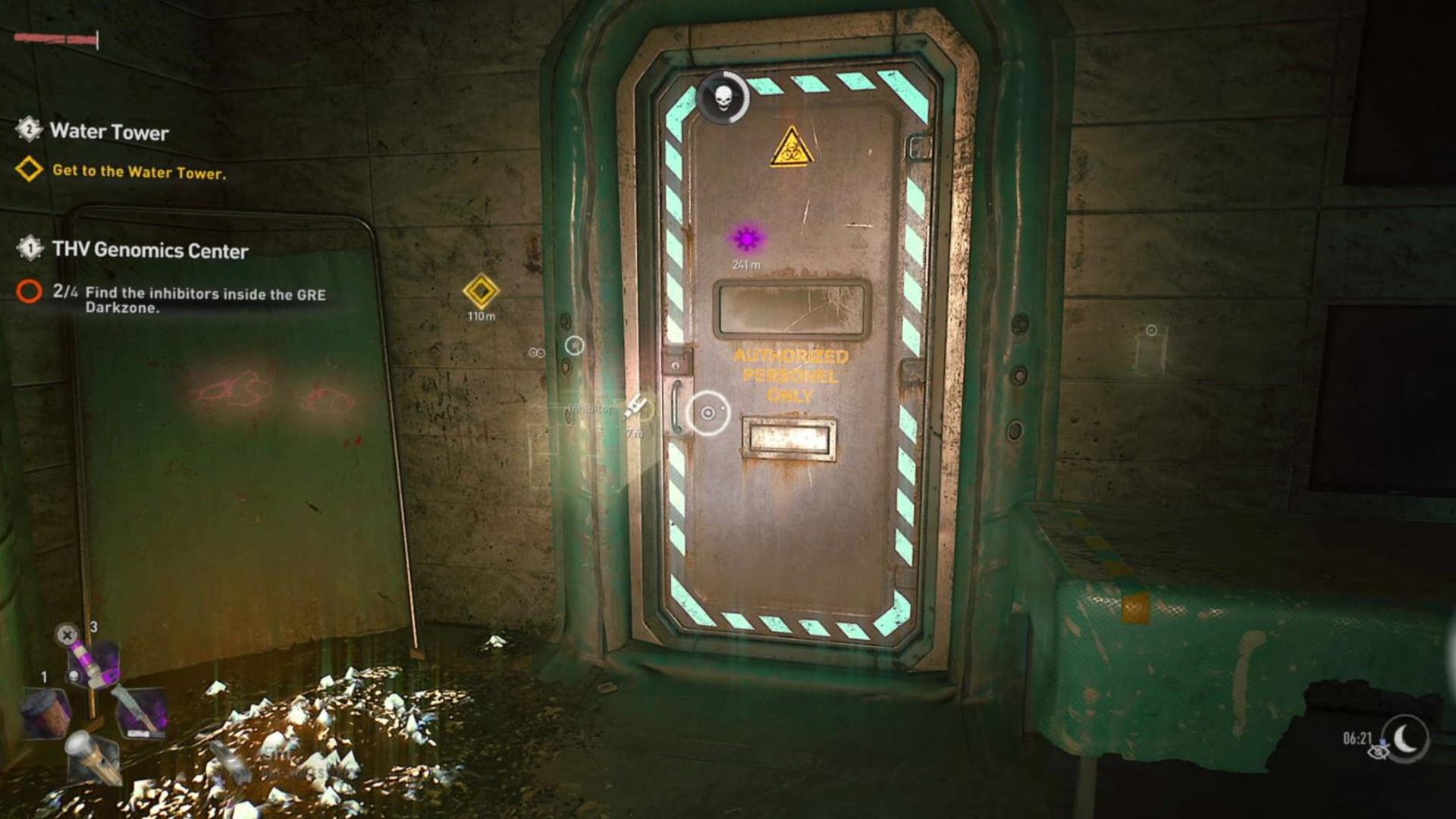Screen dimensions: 1456x819
Task: Select the Water Tower quest tracker
Action: coord(109,132)
